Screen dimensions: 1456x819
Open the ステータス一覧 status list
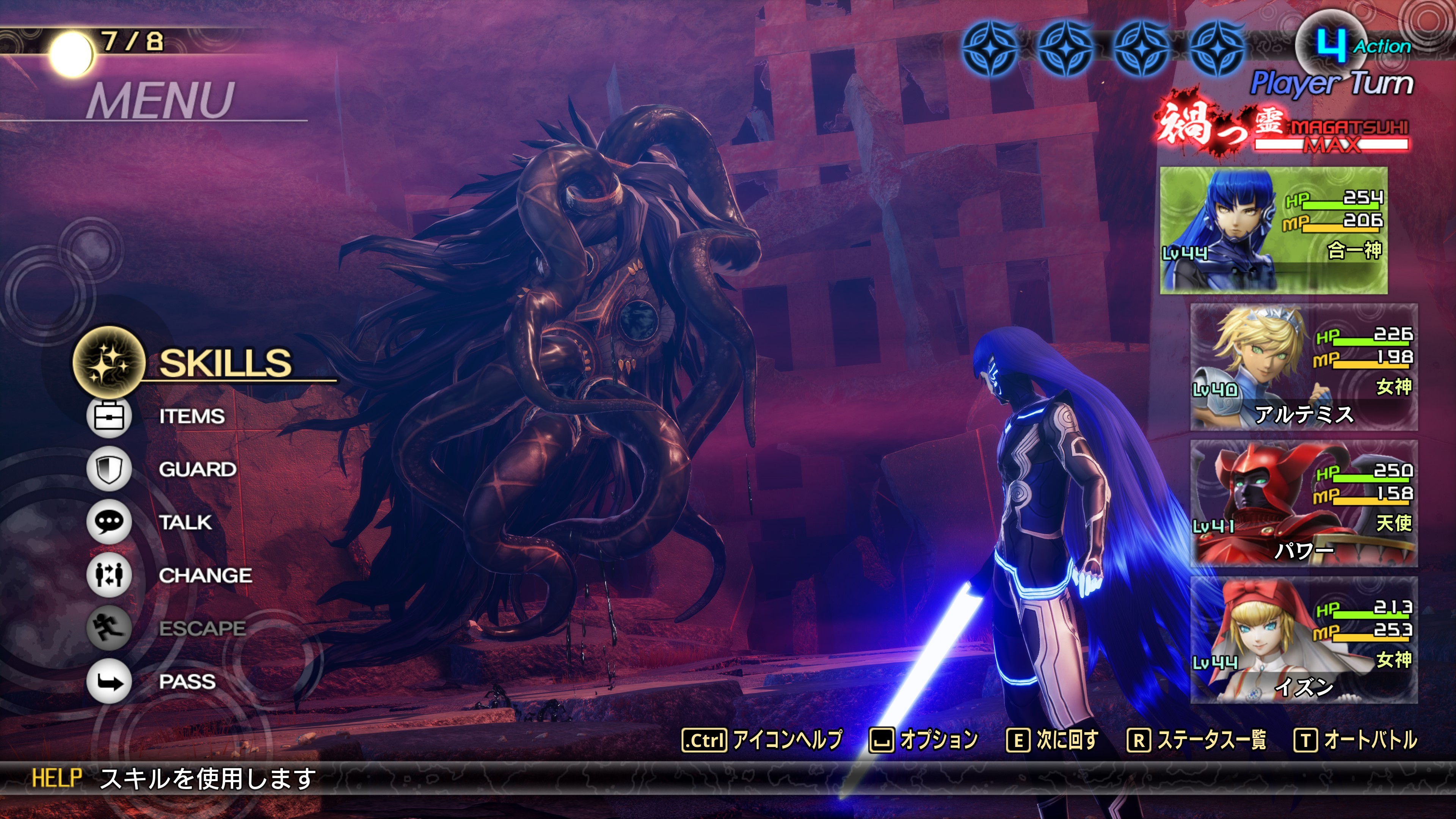tap(1196, 740)
